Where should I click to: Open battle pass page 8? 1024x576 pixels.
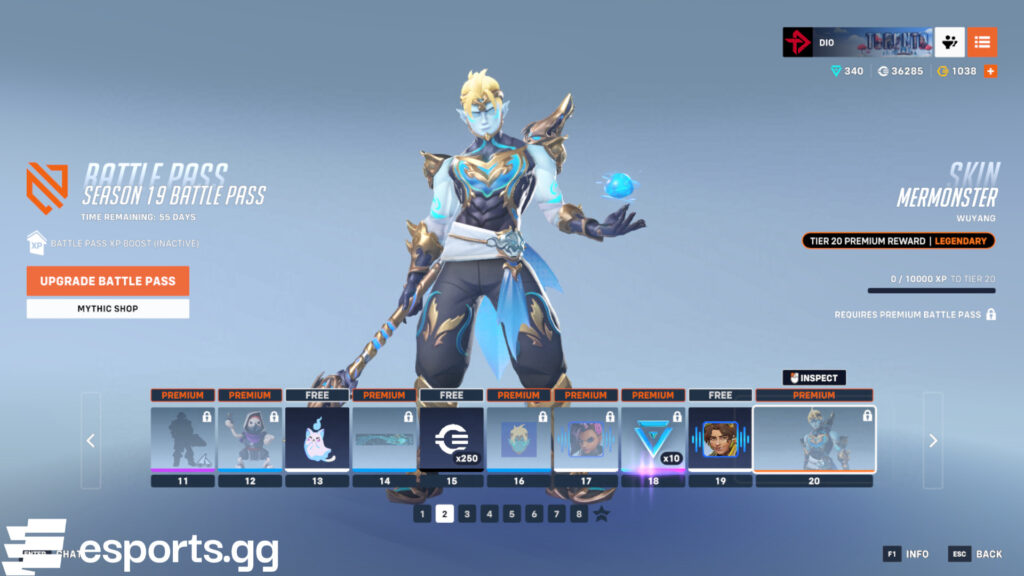click(579, 514)
